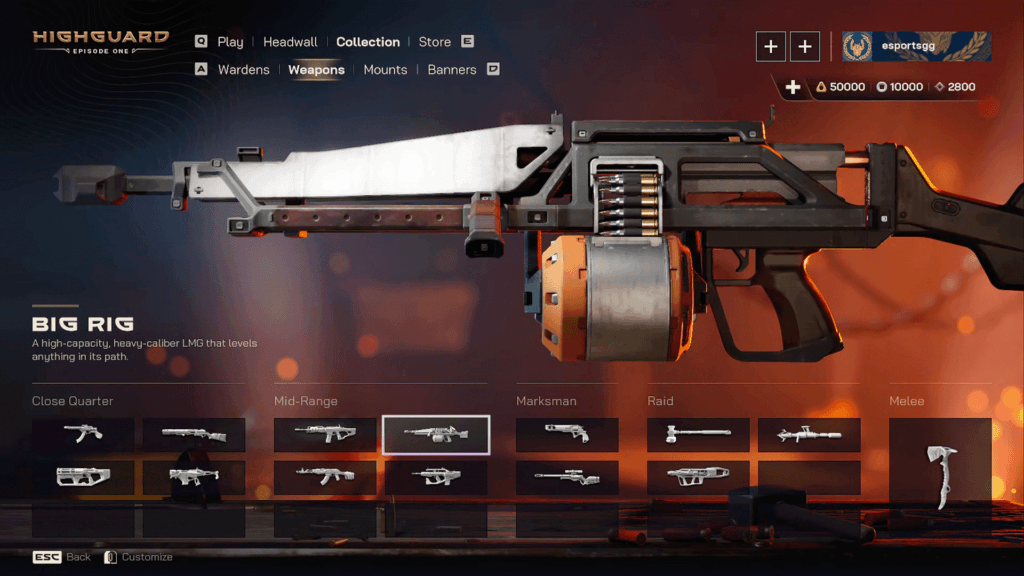View the Banners sub-tab
The height and width of the screenshot is (576, 1024).
coord(452,70)
